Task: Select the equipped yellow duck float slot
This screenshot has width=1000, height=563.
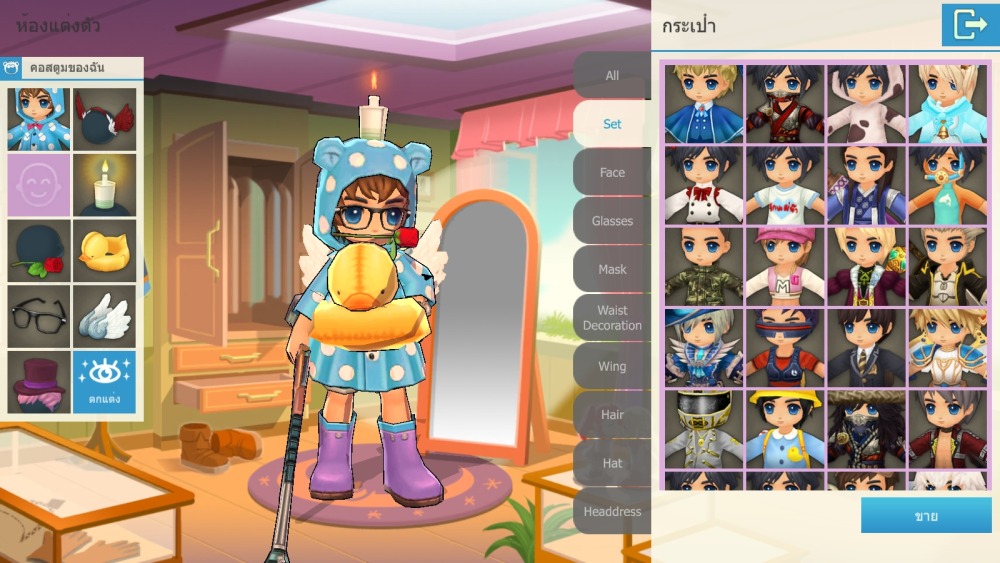Action: 104,251
